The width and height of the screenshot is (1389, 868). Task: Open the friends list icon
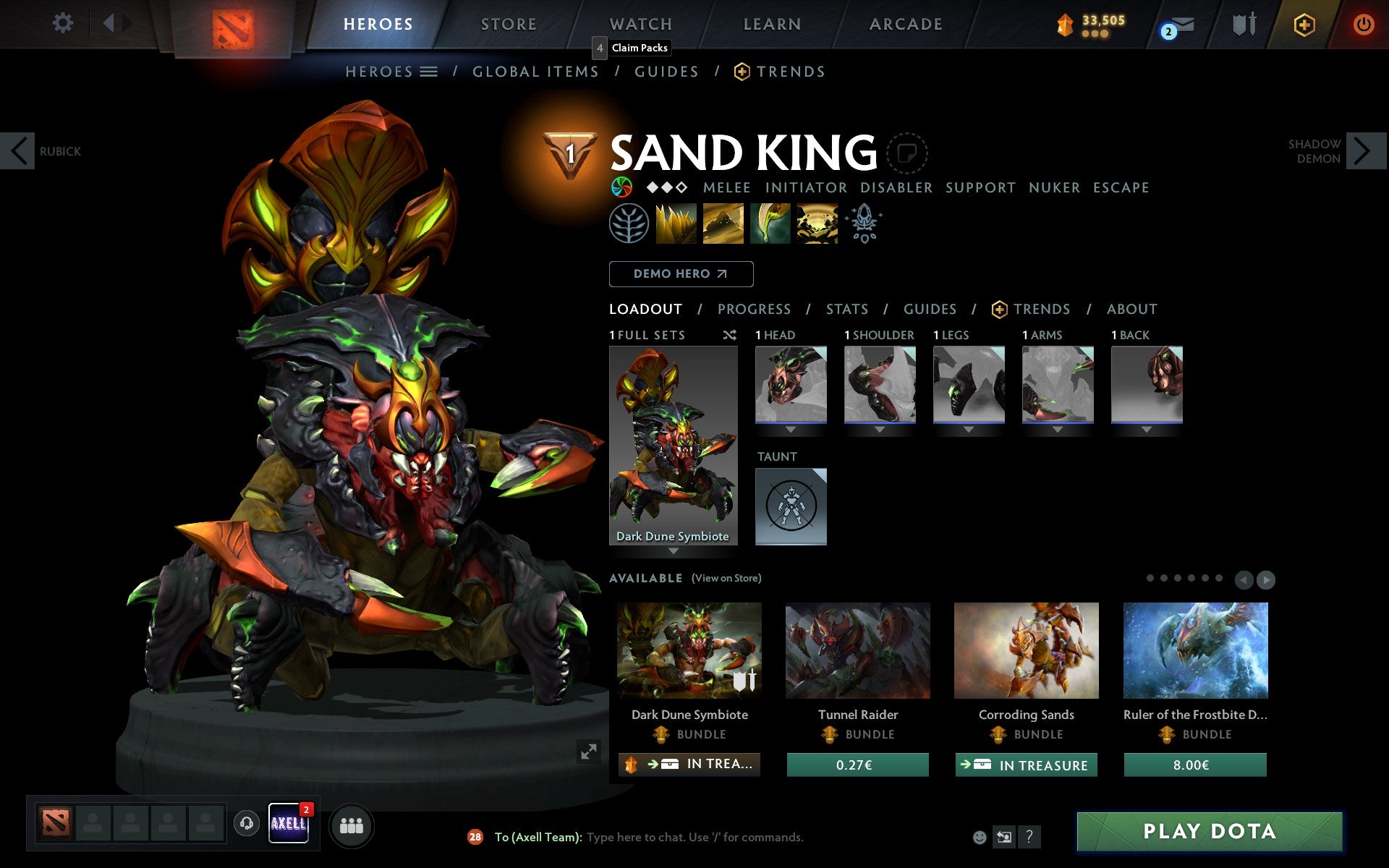pyautogui.click(x=352, y=825)
